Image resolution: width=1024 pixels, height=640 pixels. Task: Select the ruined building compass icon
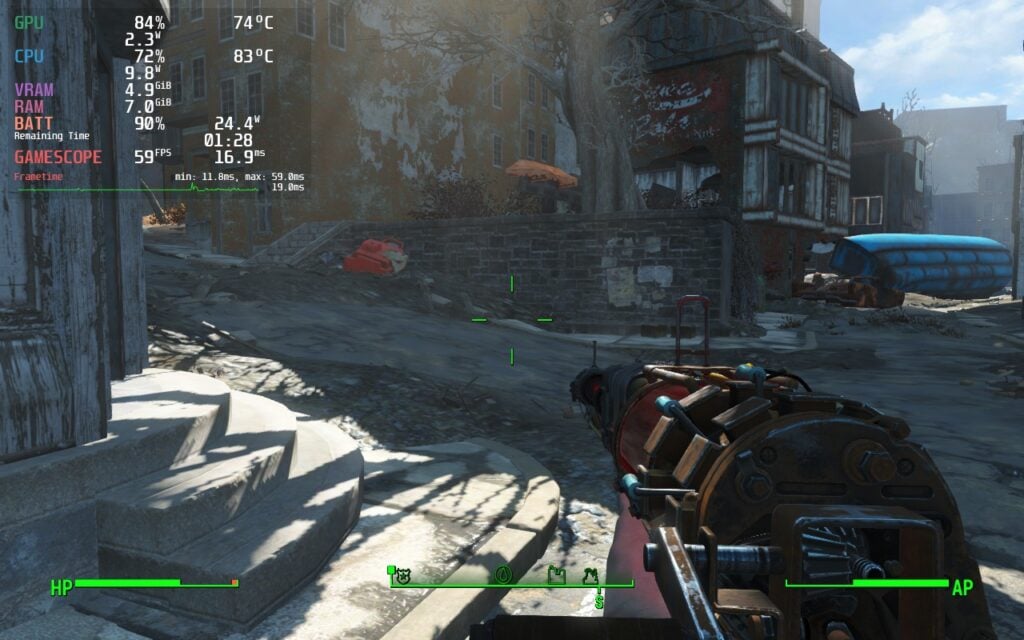pyautogui.click(x=591, y=575)
